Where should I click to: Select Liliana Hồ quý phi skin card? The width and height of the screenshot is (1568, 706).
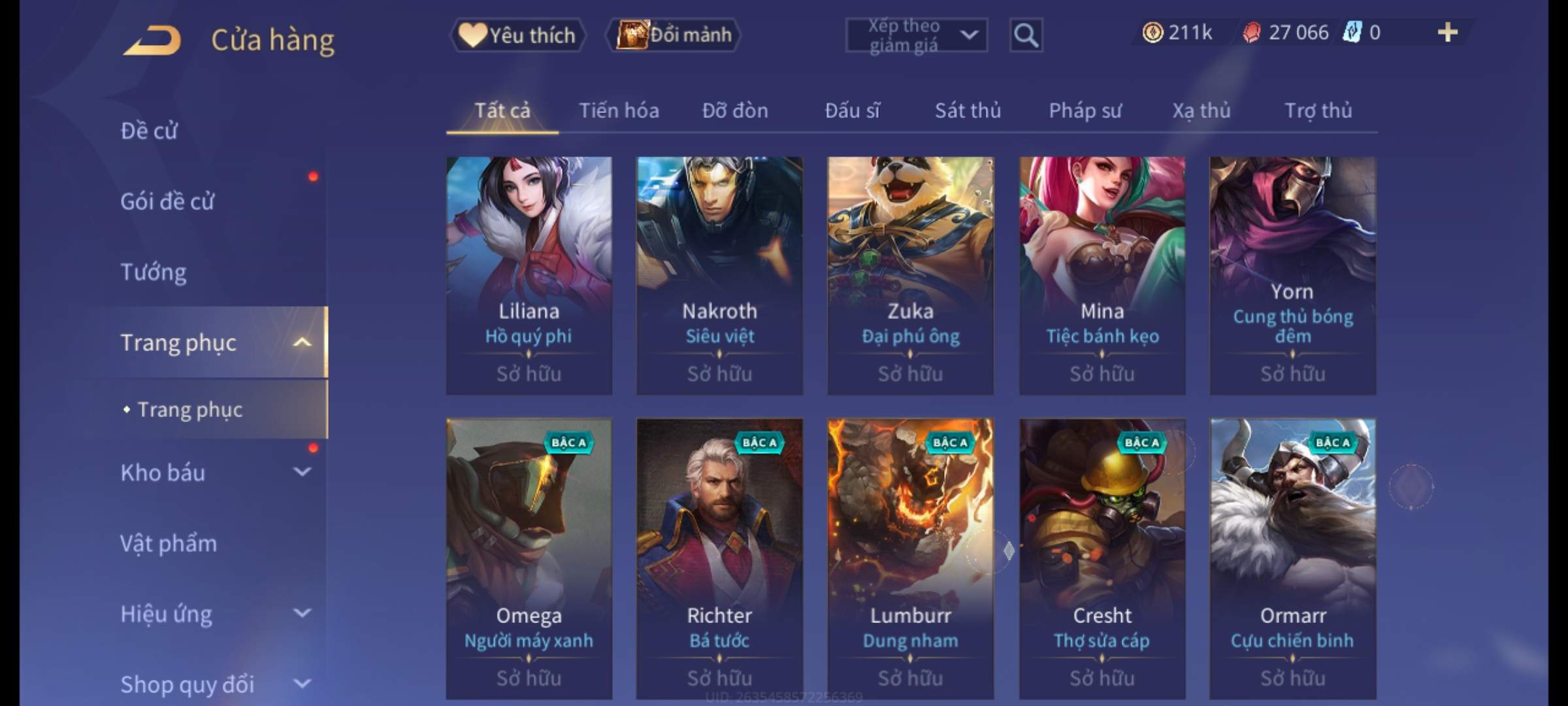(x=529, y=275)
